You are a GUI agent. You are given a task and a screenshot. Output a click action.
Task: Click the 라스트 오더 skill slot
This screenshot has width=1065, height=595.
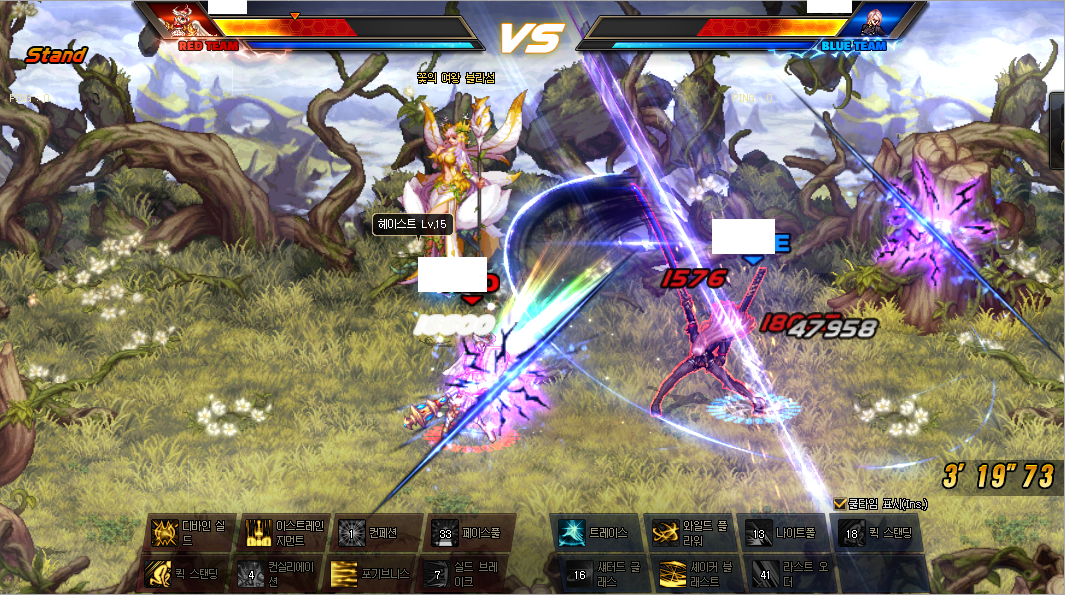click(766, 574)
